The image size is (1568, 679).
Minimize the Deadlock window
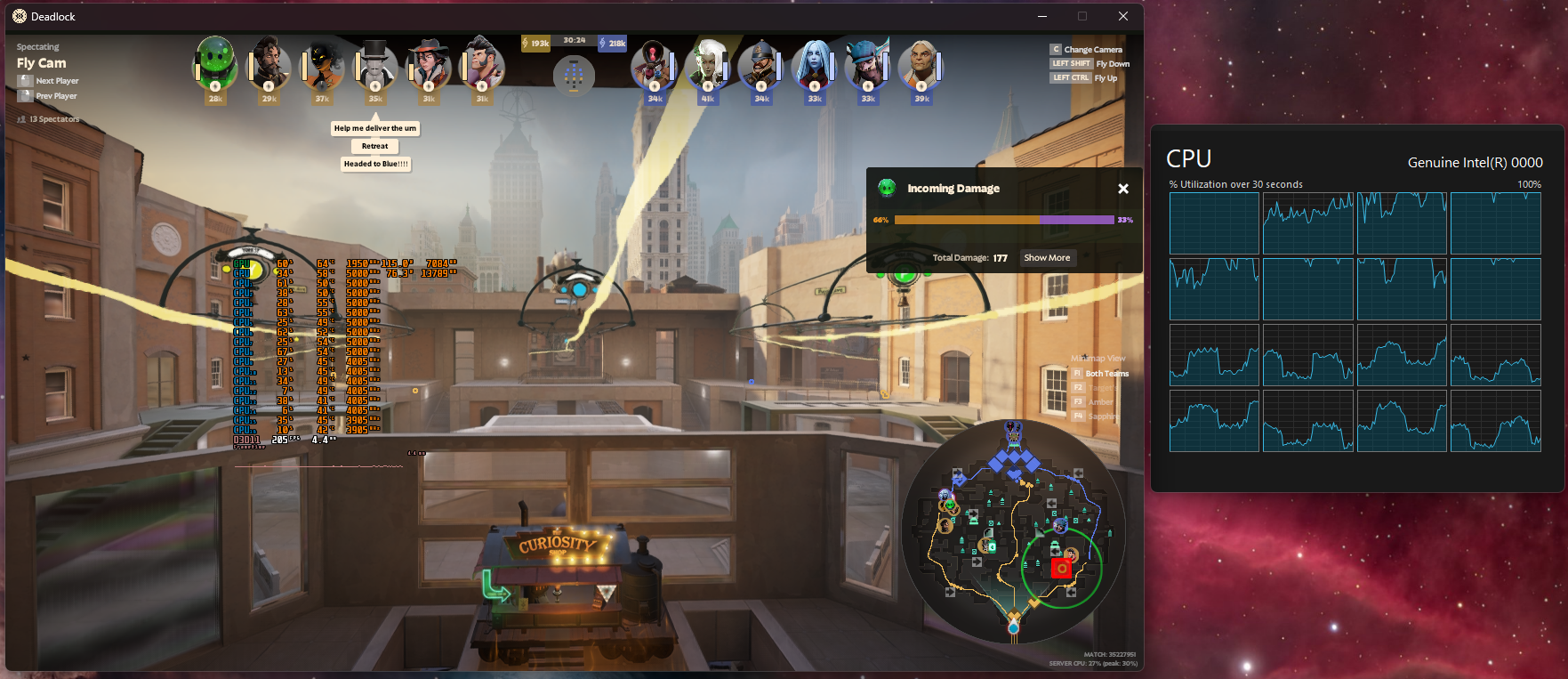click(x=1042, y=16)
